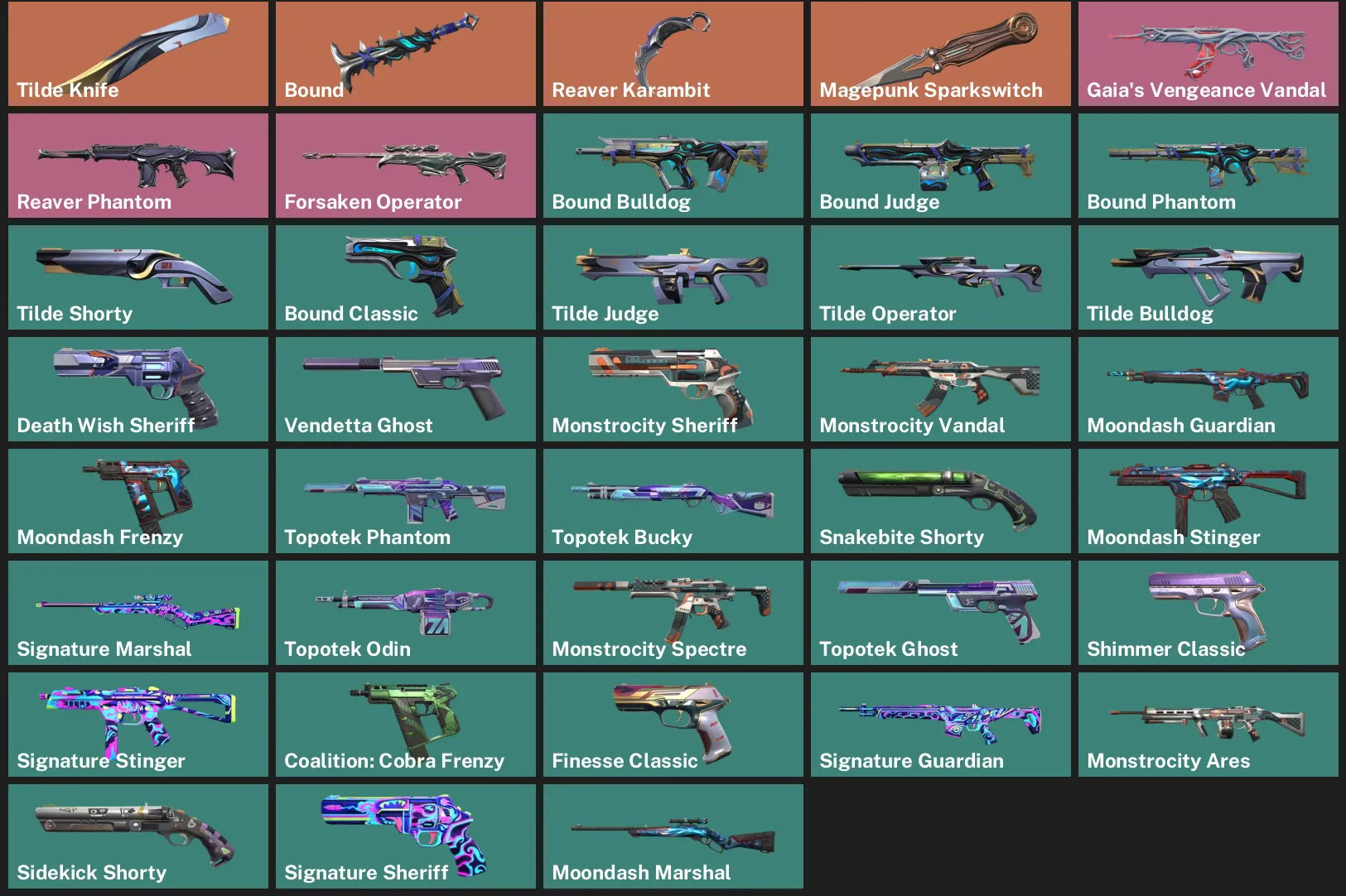Click the Forsaken Operator tile
Screen dimensions: 1346x896
coord(405,165)
